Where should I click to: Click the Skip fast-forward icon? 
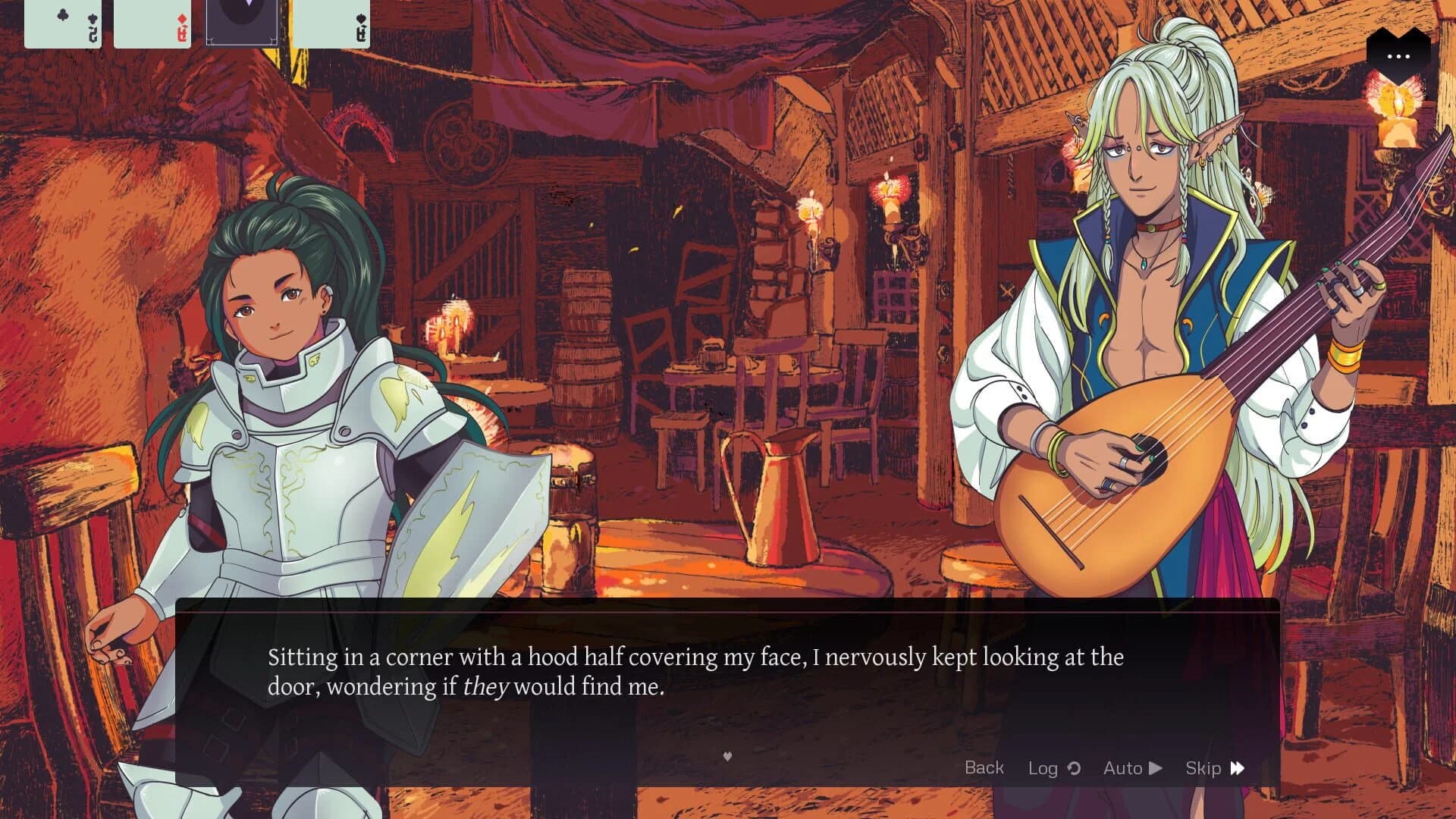click(1238, 767)
